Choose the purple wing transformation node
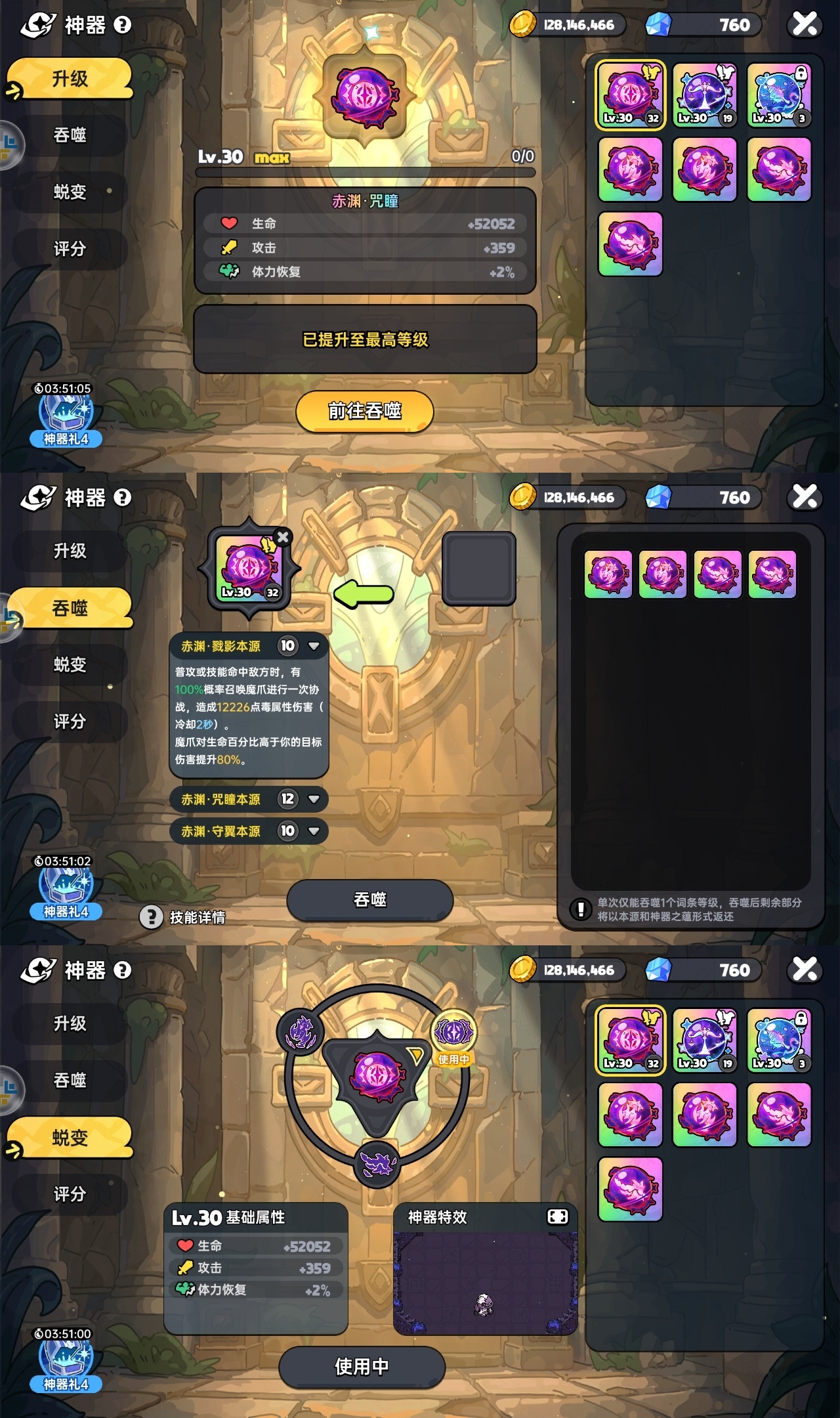 pyautogui.click(x=377, y=1165)
